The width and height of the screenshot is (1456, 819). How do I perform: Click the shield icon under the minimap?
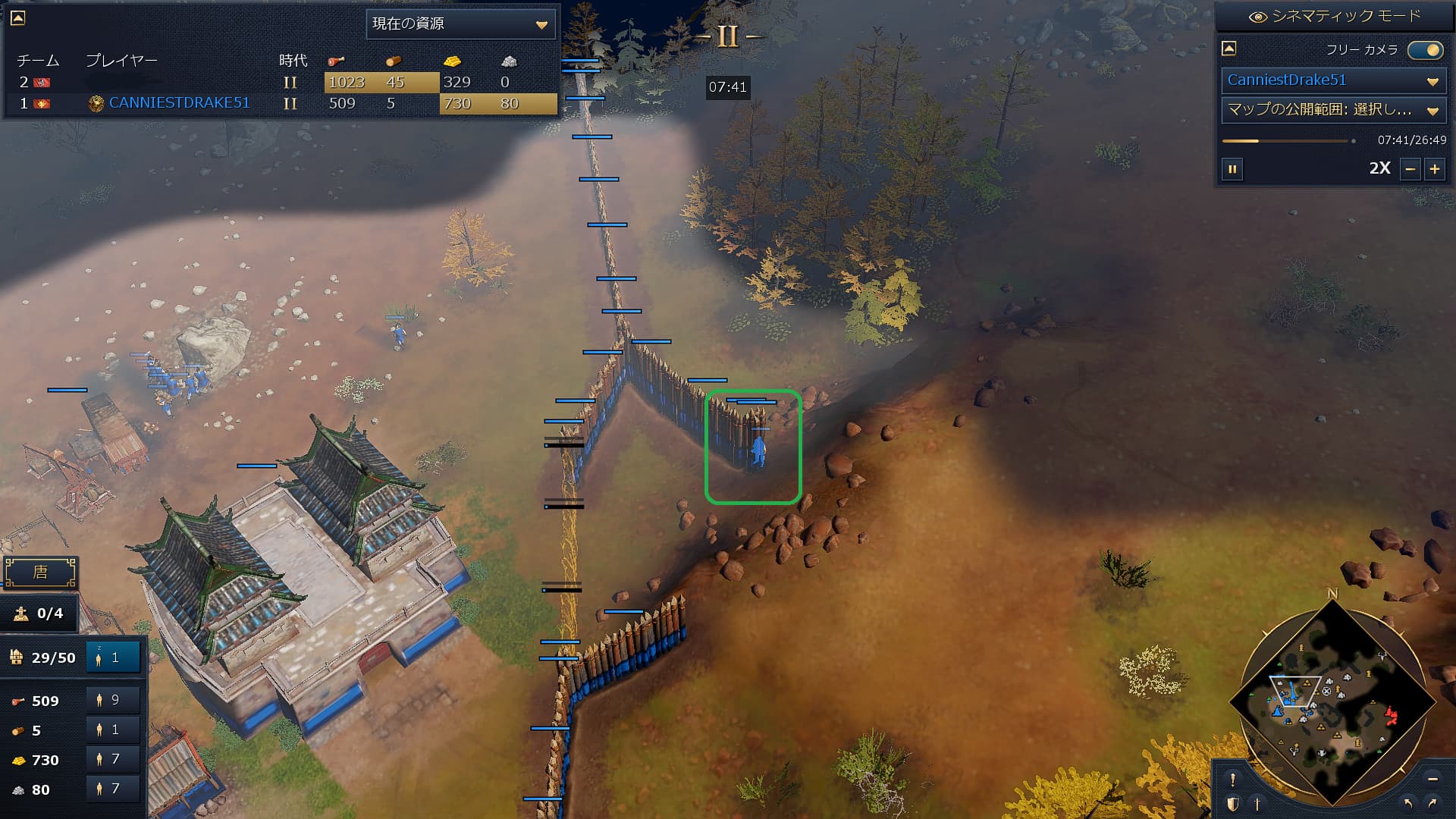click(1233, 804)
